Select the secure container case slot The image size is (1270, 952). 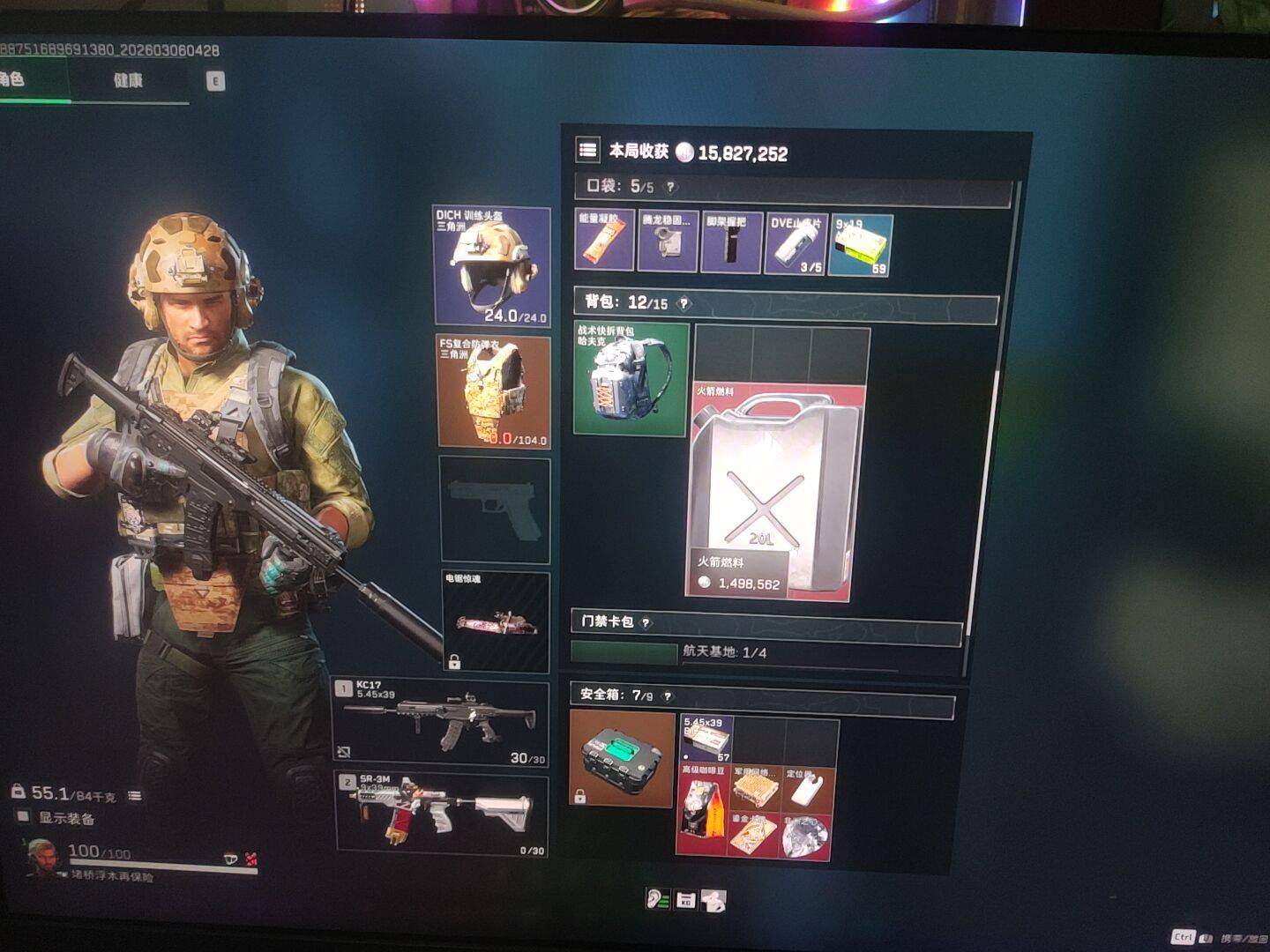(x=622, y=758)
